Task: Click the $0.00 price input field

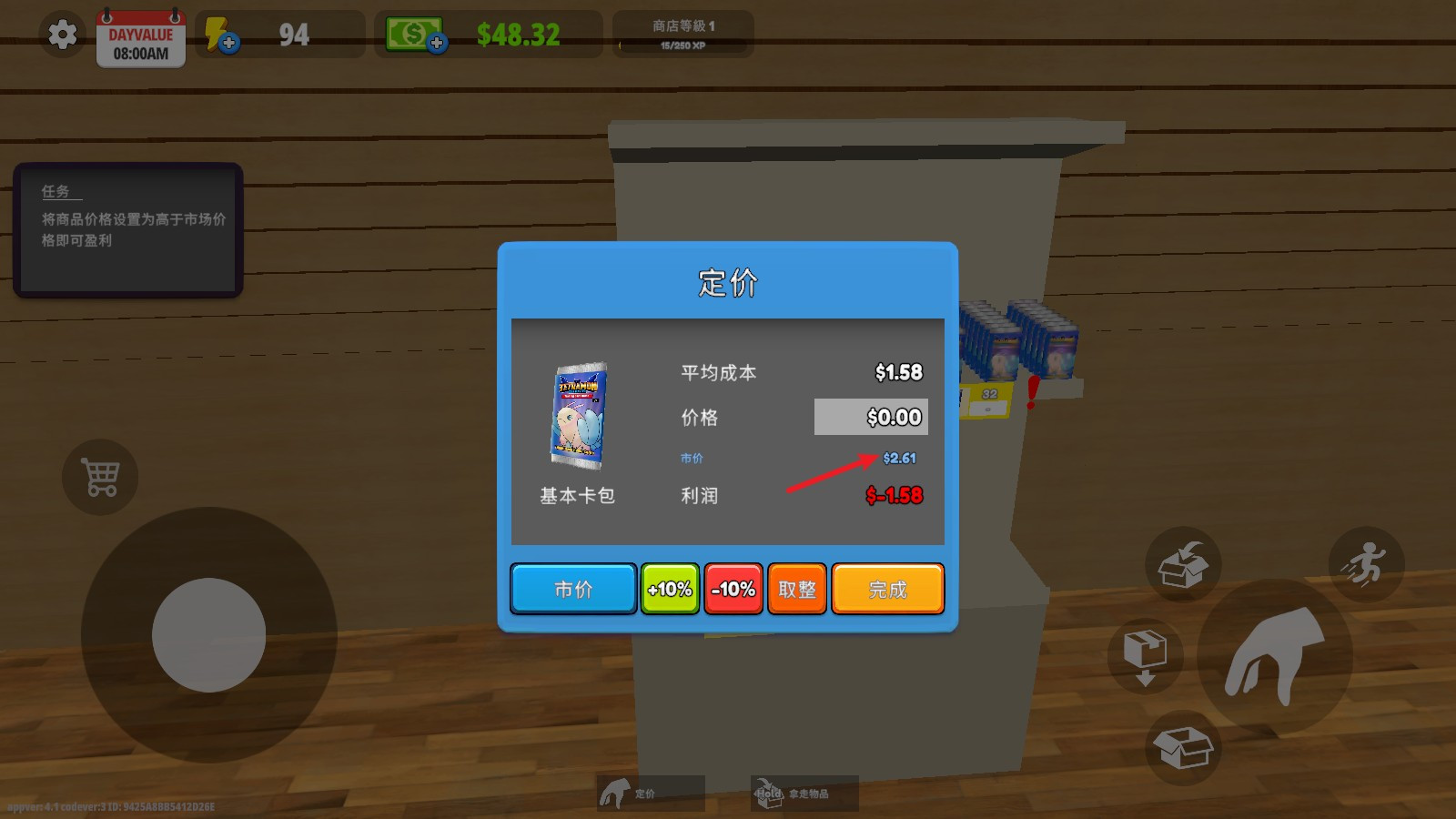Action: (870, 417)
